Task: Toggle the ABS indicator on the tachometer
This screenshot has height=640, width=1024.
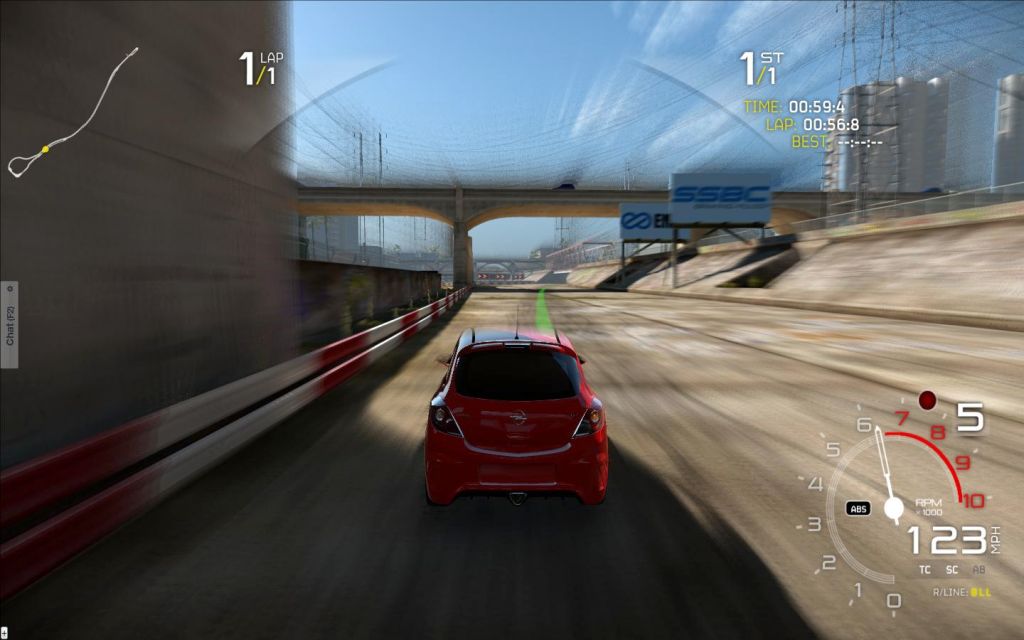Action: click(858, 508)
